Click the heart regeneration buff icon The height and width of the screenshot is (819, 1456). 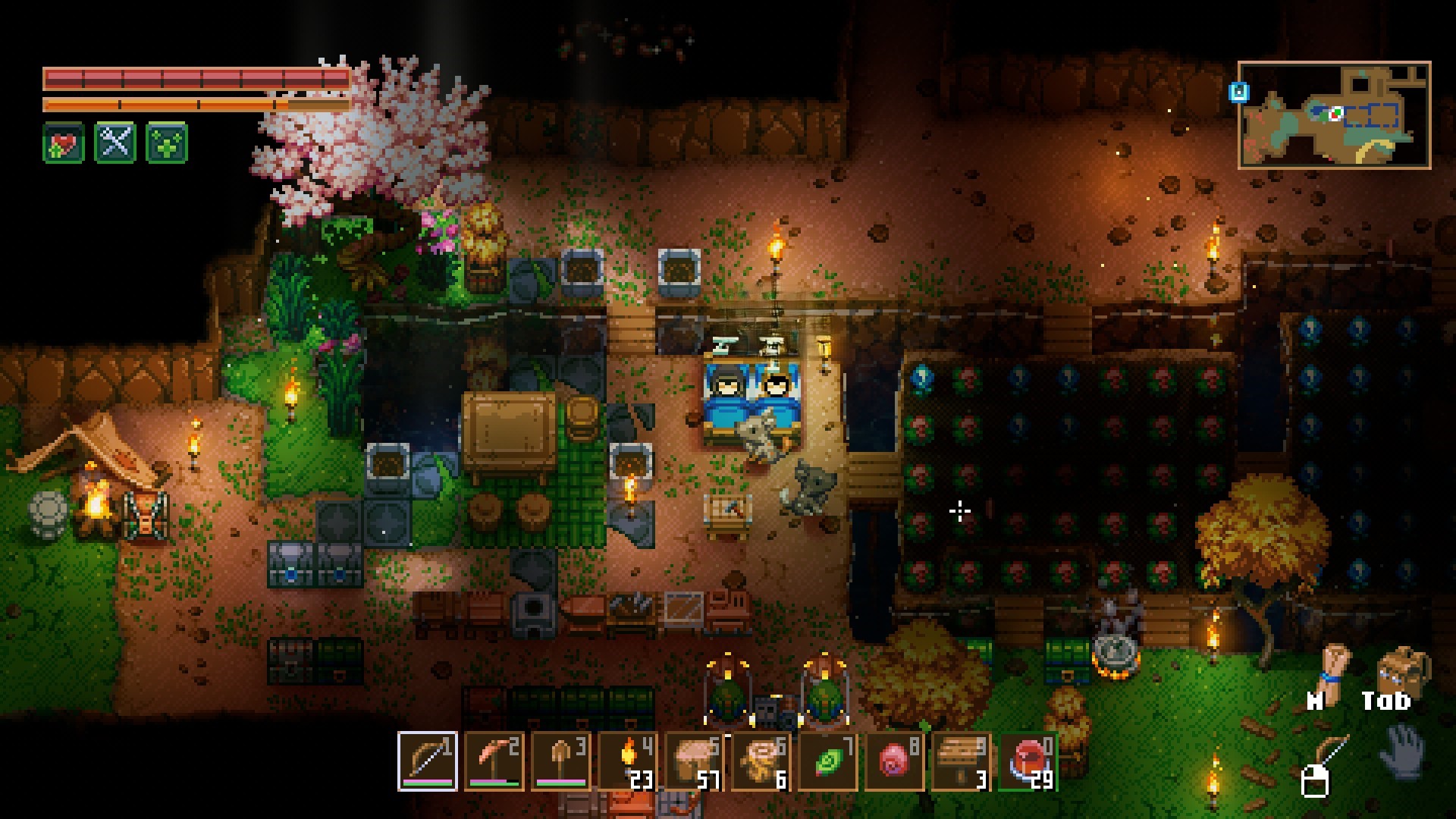64,143
